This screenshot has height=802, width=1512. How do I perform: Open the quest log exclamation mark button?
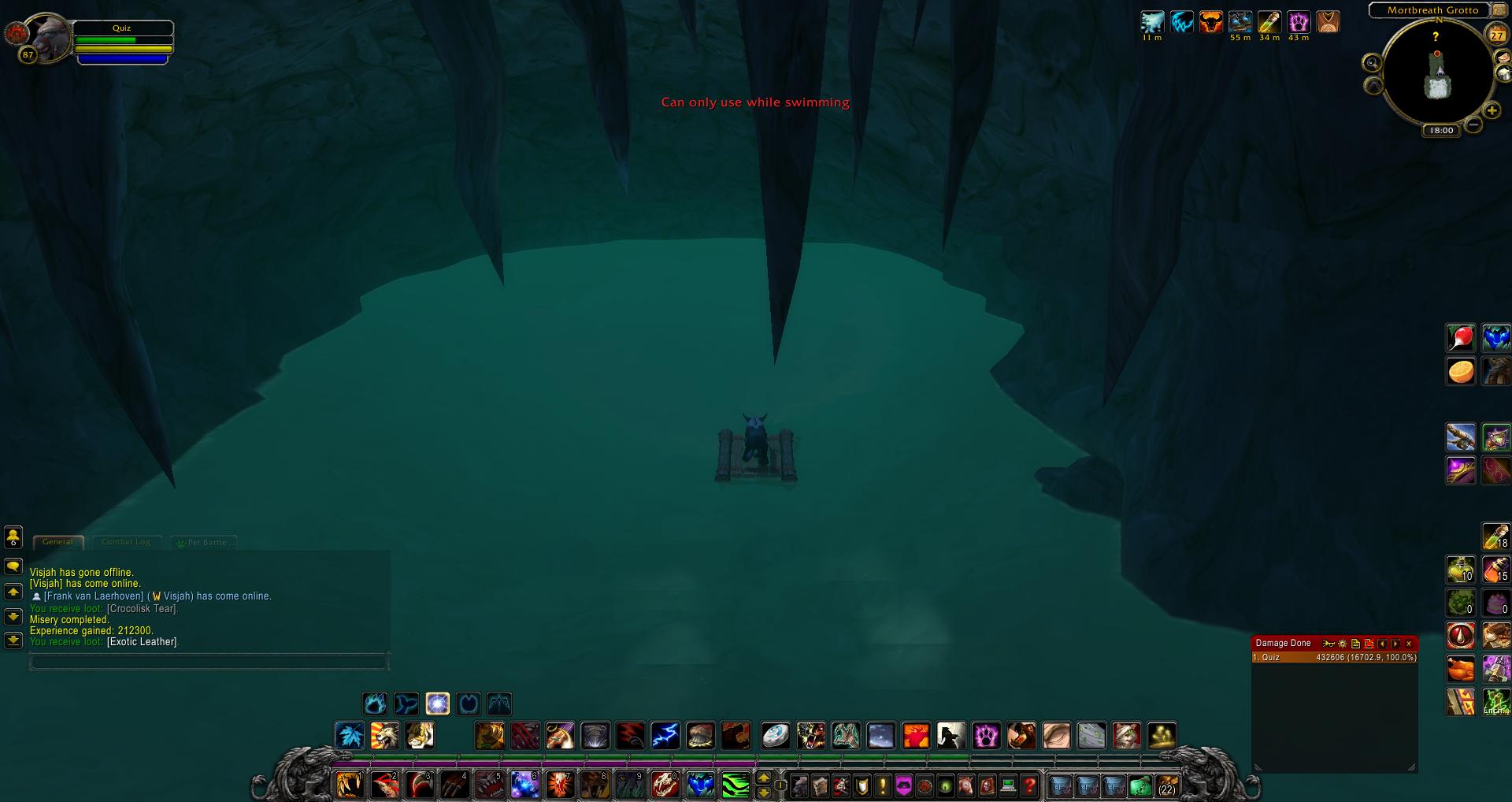[x=882, y=785]
